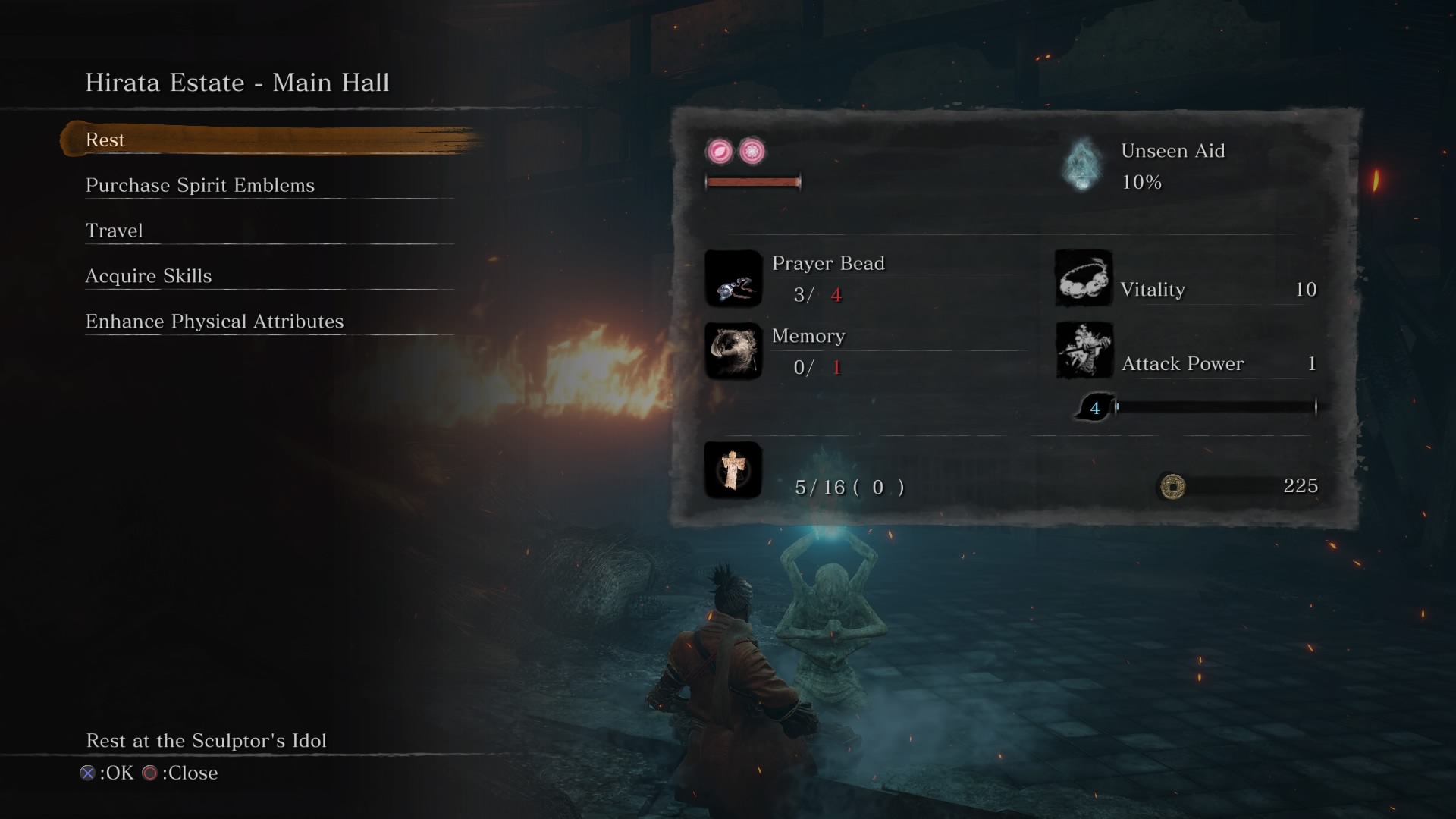Choose the Travel option

(x=114, y=231)
